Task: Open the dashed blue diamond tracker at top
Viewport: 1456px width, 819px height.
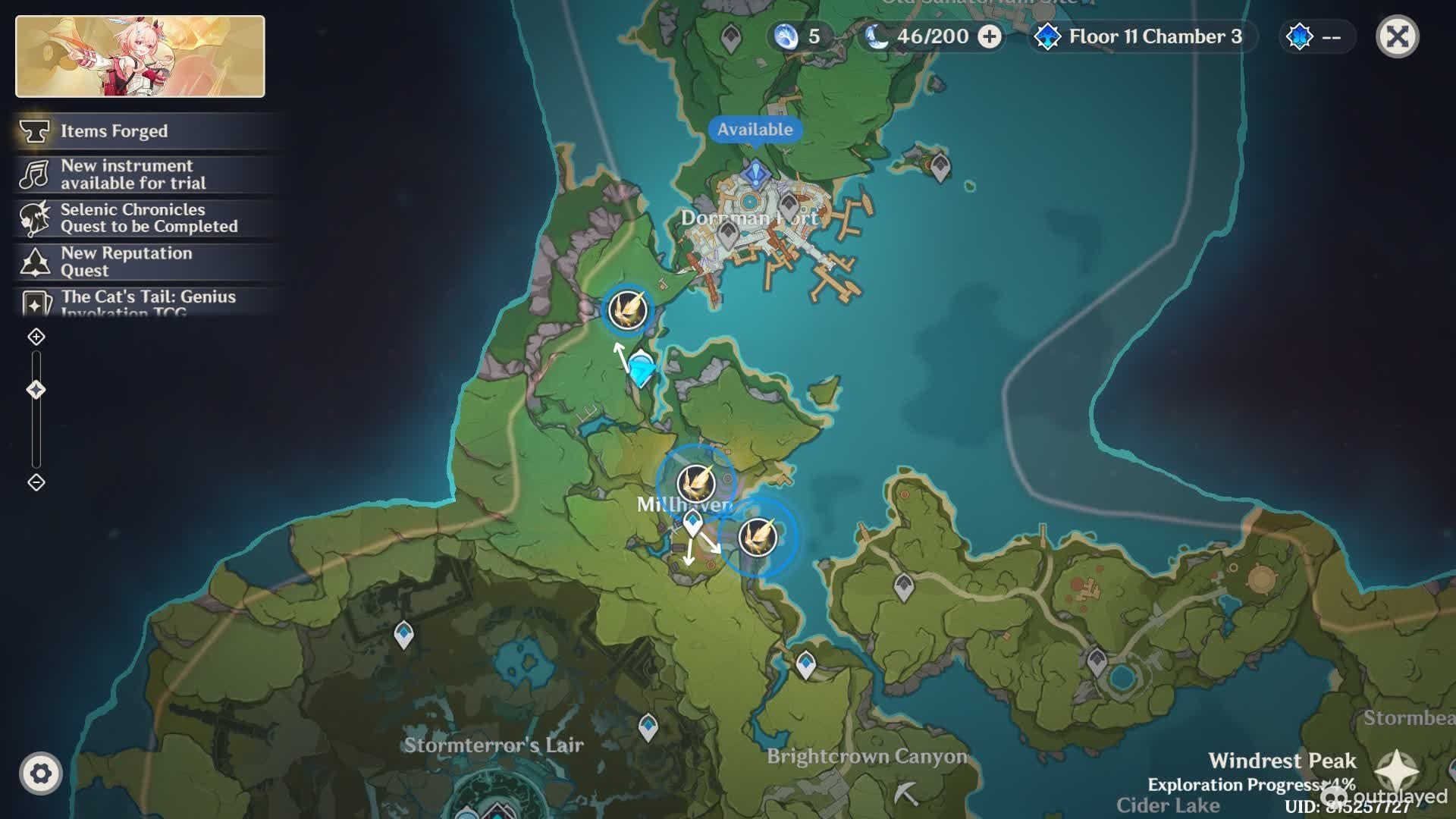Action: [x=1316, y=36]
